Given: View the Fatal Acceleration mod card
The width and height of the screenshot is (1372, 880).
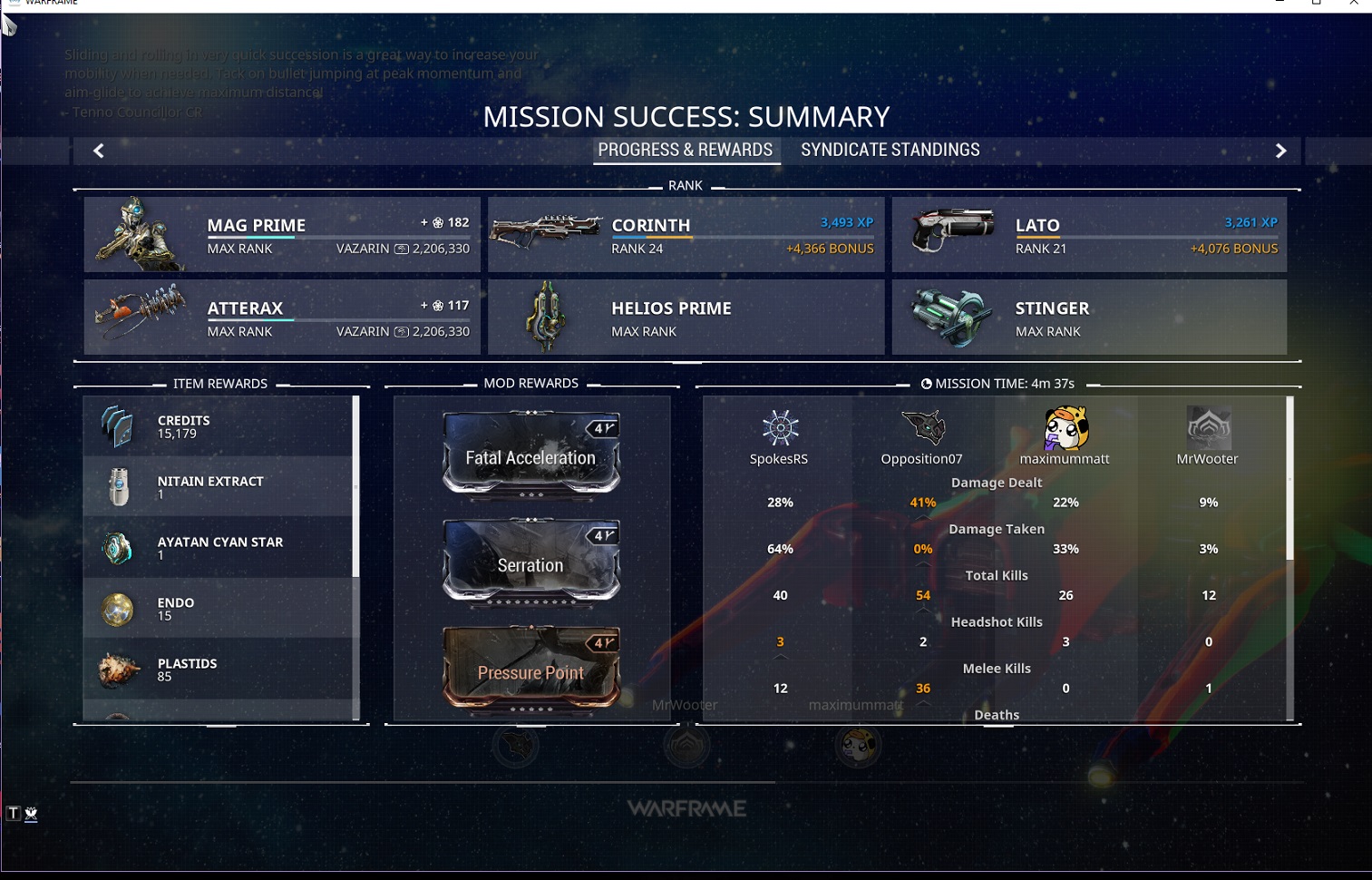Looking at the screenshot, I should pyautogui.click(x=531, y=455).
